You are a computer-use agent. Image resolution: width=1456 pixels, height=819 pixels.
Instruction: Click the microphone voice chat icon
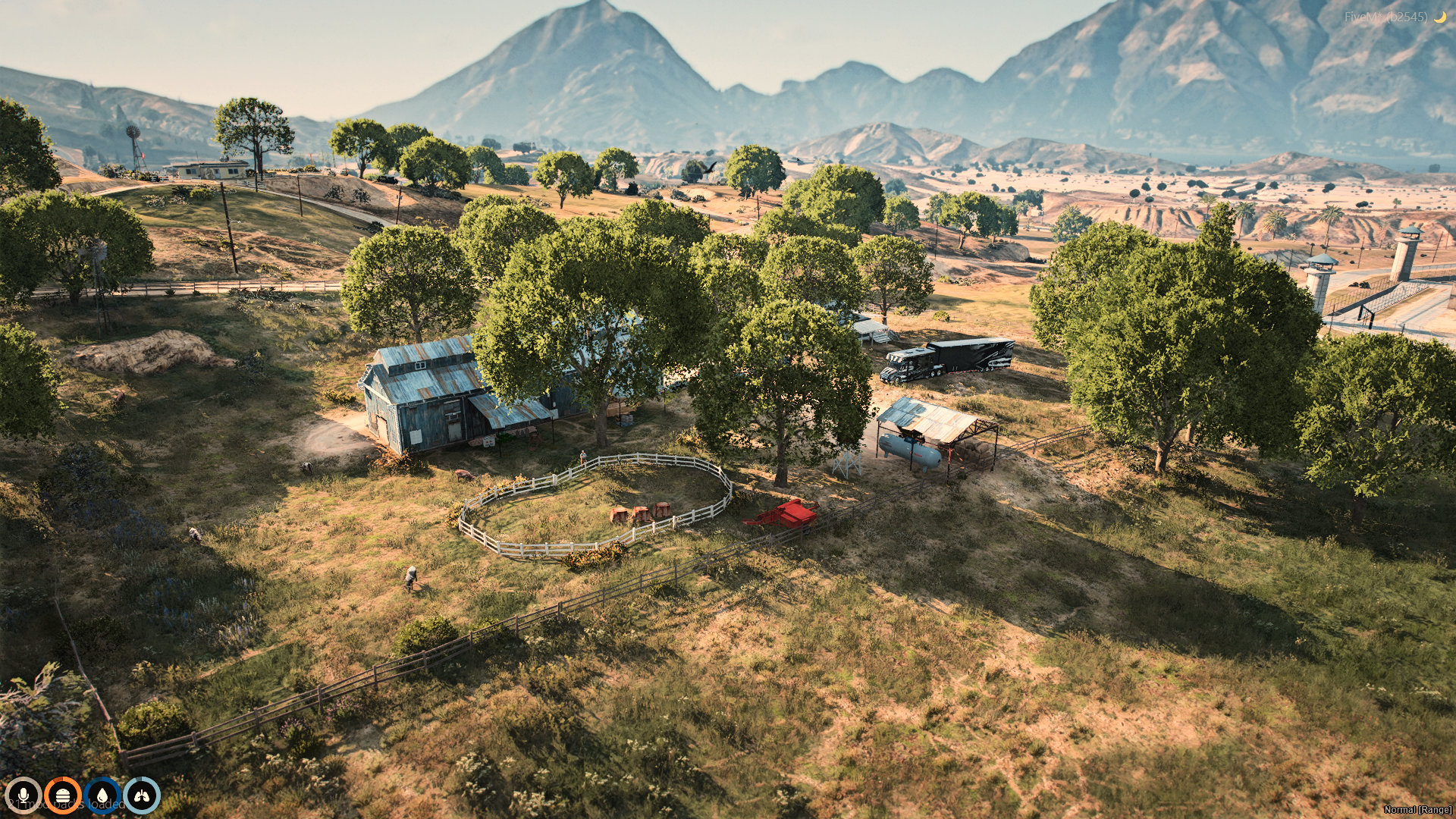click(23, 795)
